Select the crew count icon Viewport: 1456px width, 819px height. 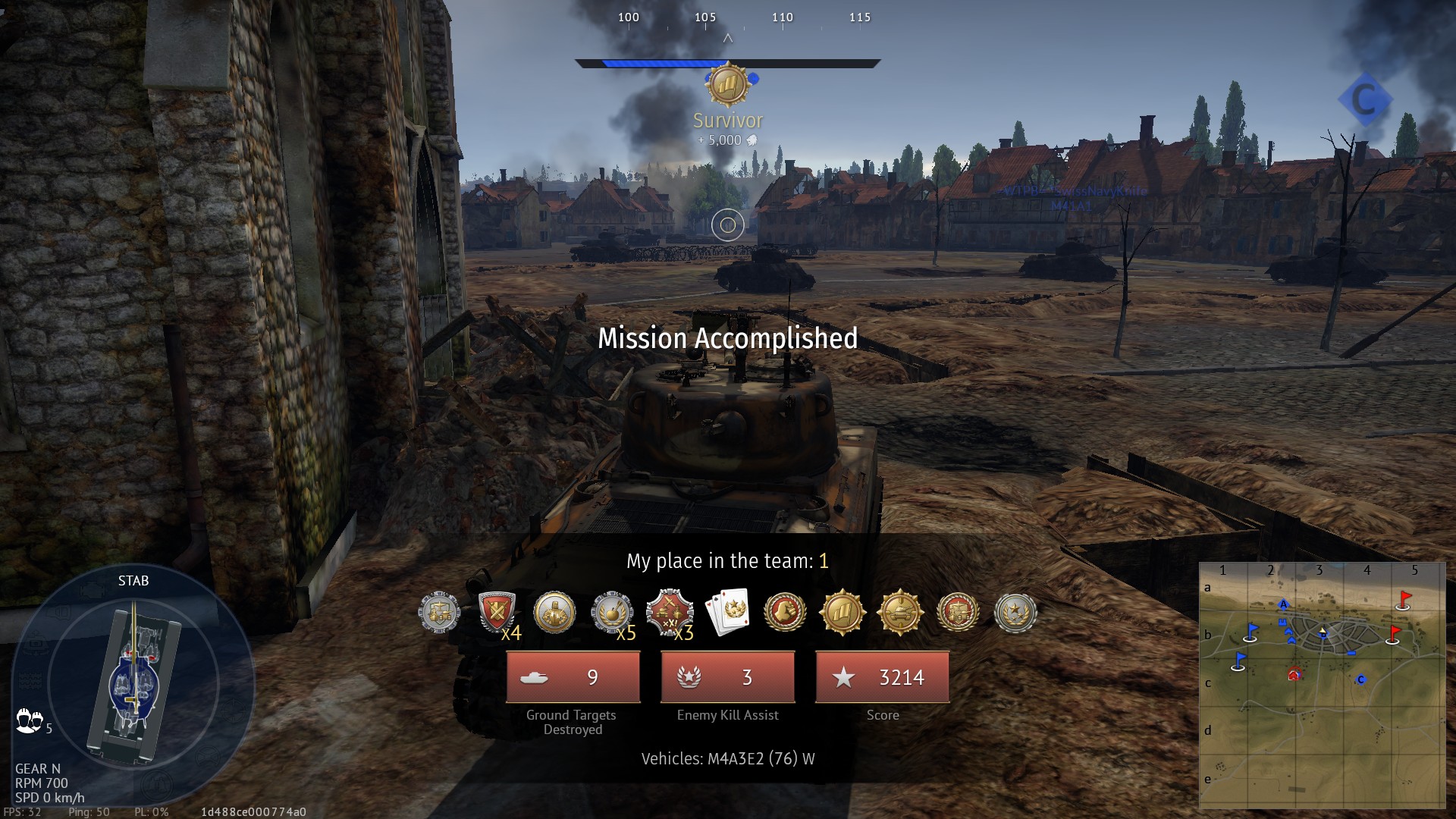[x=29, y=720]
